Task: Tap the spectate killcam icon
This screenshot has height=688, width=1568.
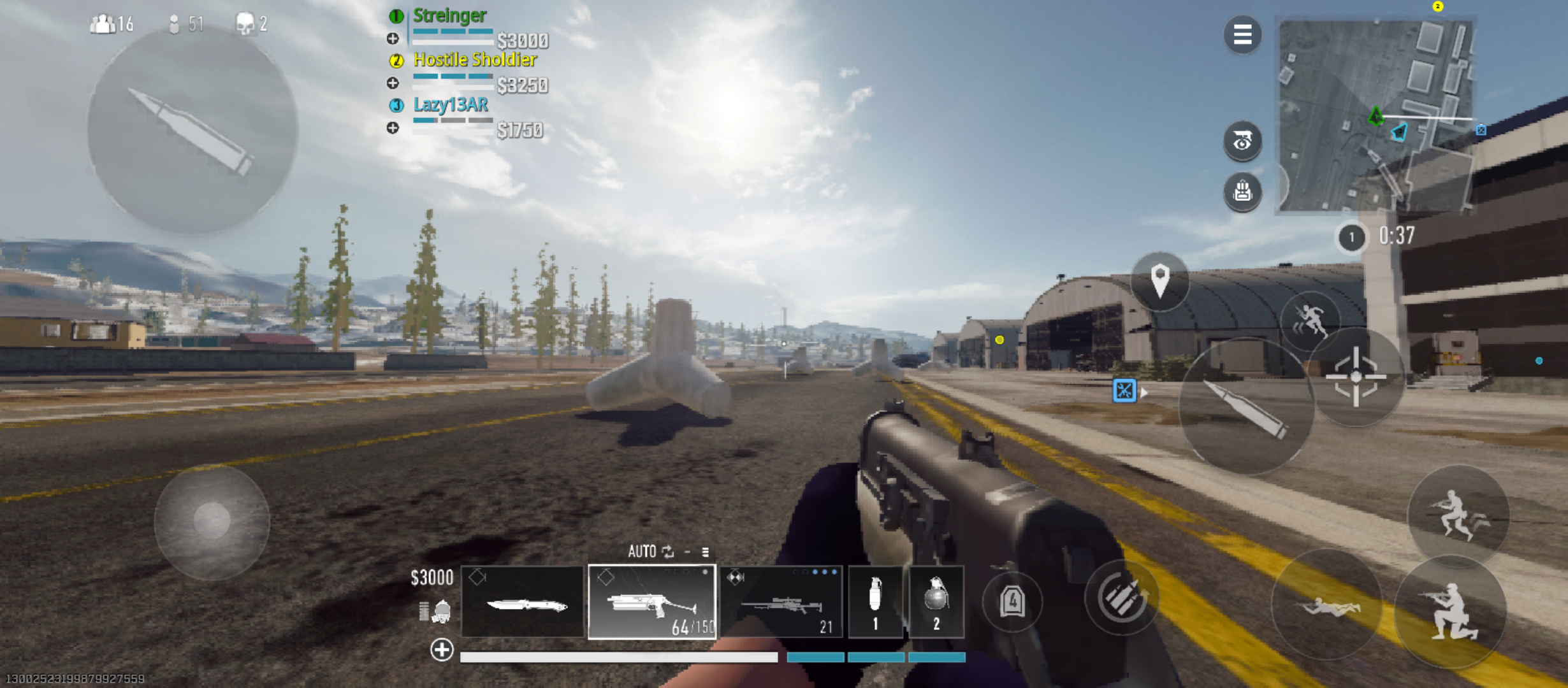Action: 1243,141
